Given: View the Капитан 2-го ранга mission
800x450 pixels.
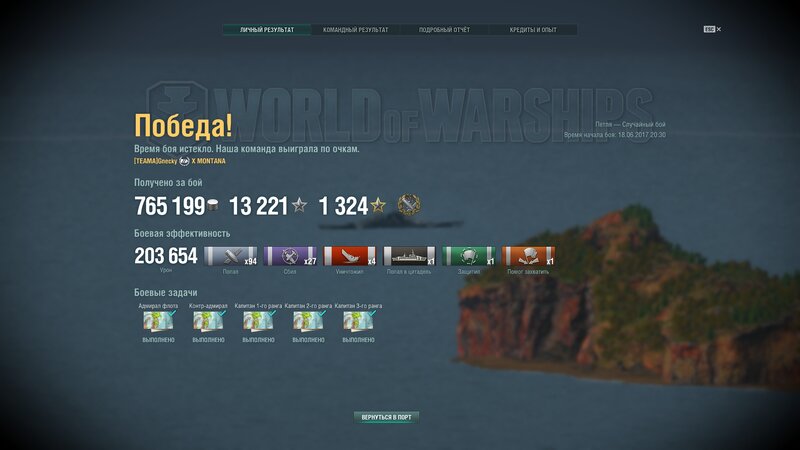Looking at the screenshot, I should point(308,322).
